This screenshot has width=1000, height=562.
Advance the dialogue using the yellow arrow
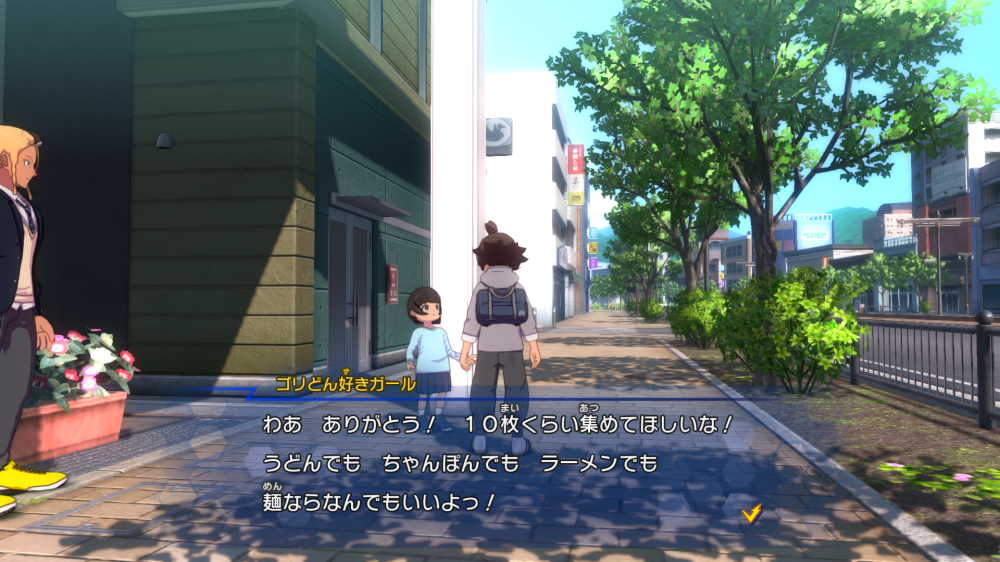(752, 513)
